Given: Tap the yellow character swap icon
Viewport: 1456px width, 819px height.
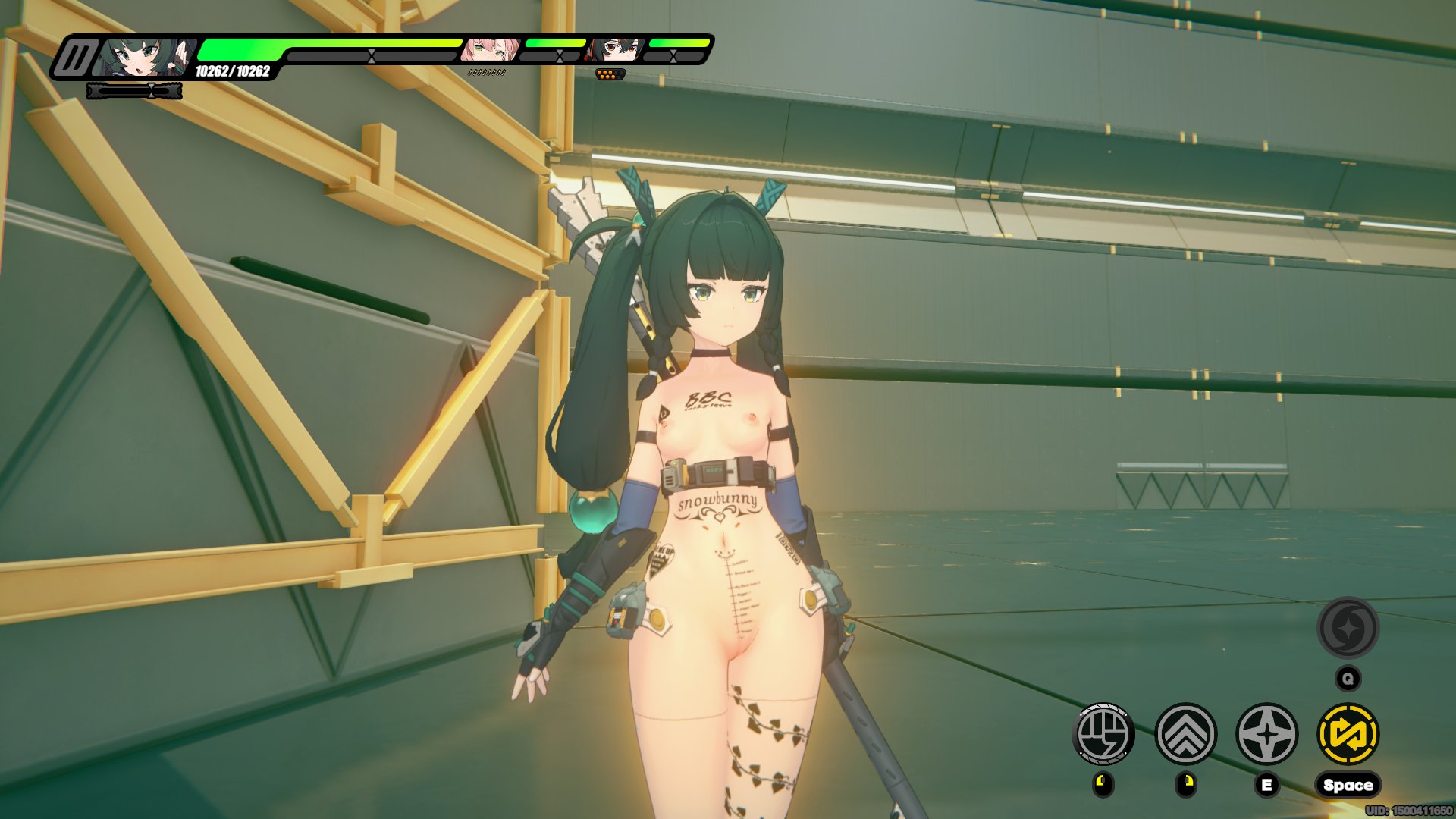Looking at the screenshot, I should click(1348, 734).
